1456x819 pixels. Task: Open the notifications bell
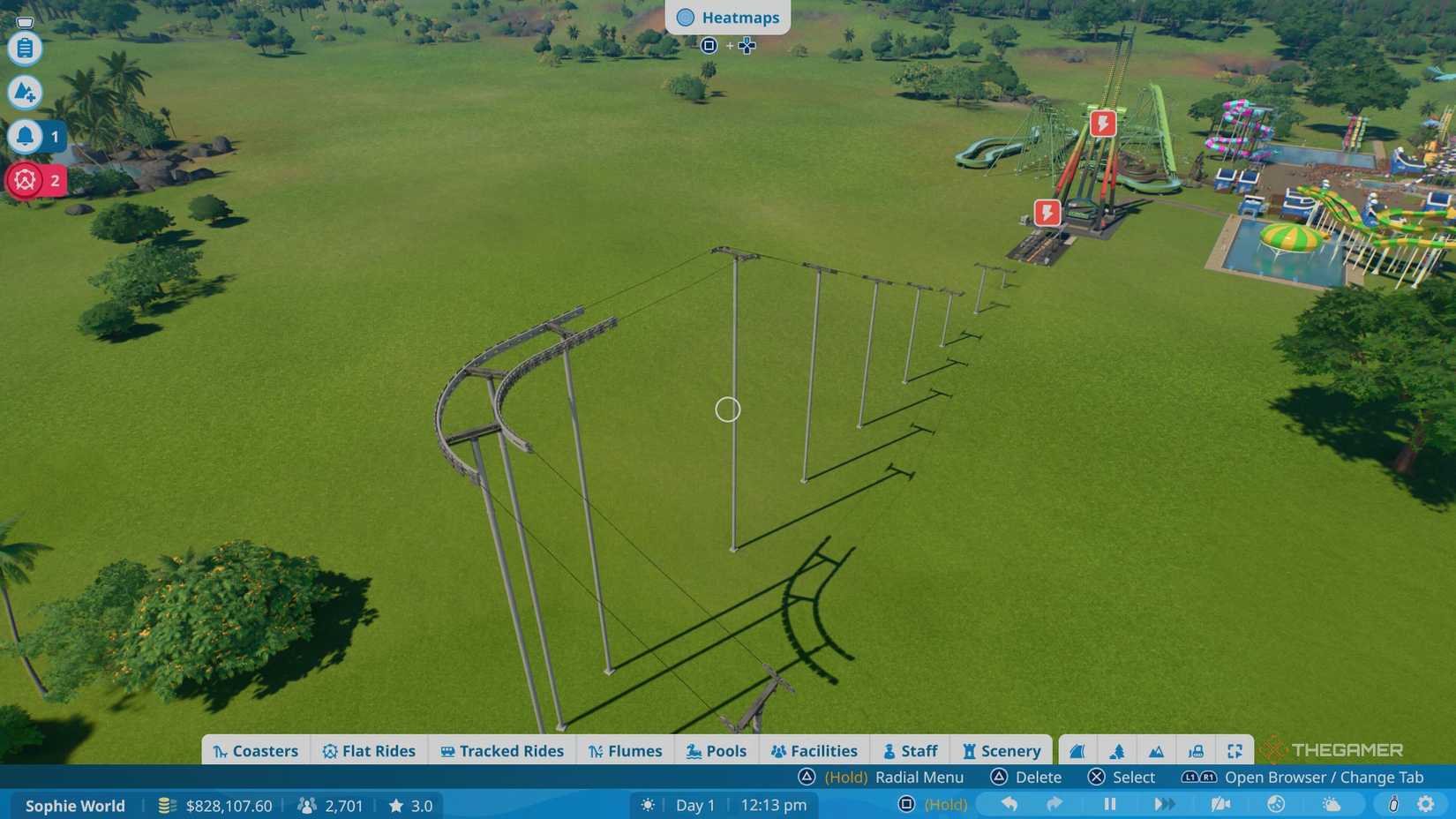point(24,136)
